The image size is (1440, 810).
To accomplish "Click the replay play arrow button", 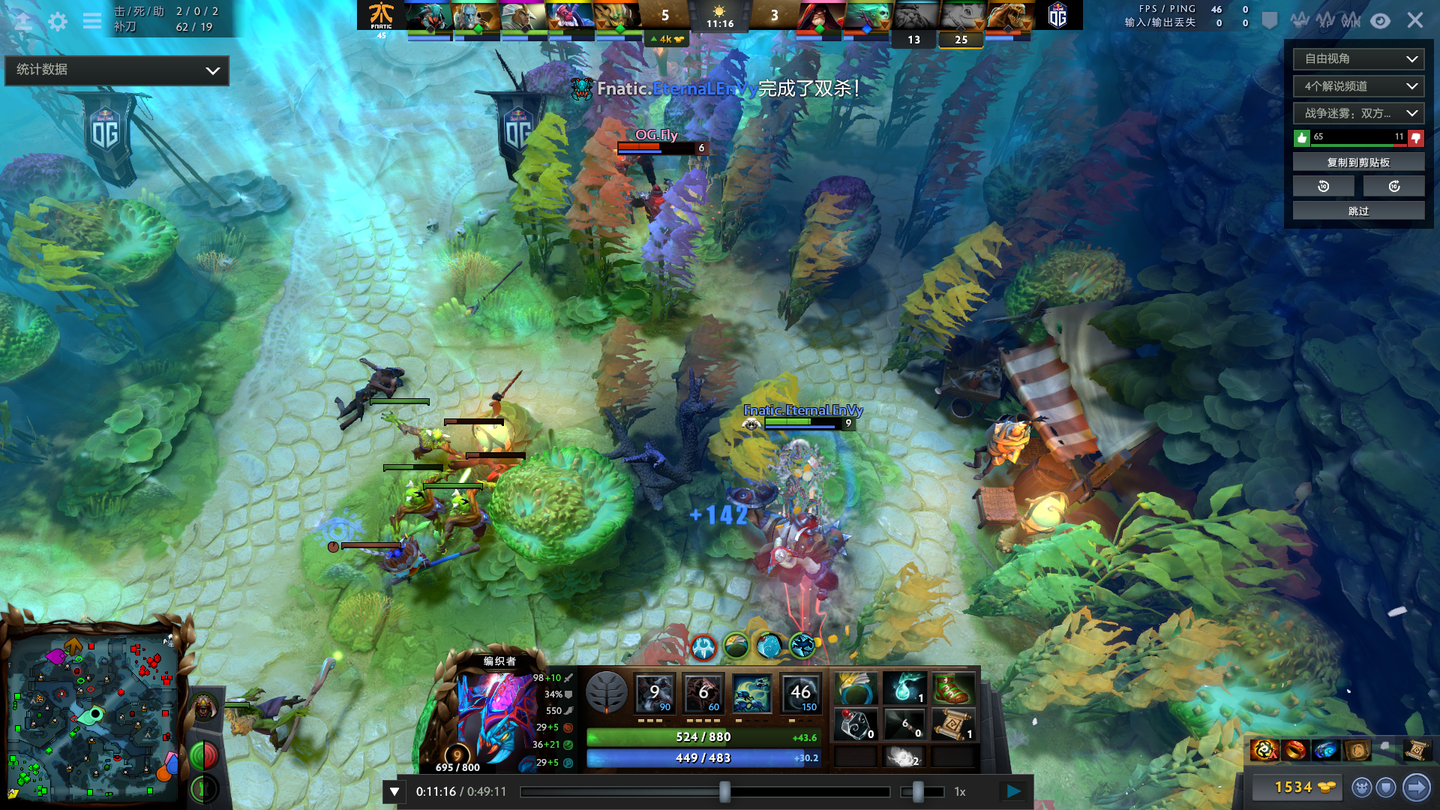I will pos(1014,791).
